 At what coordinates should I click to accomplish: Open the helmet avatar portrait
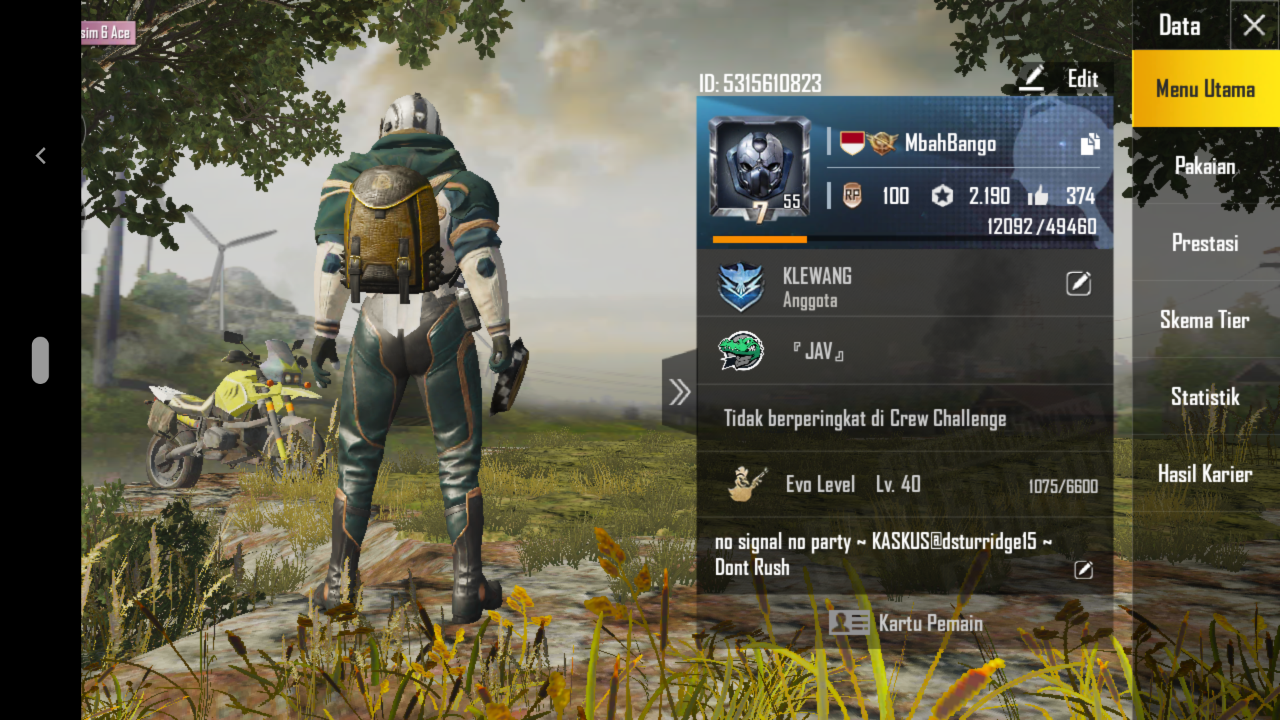(x=759, y=167)
